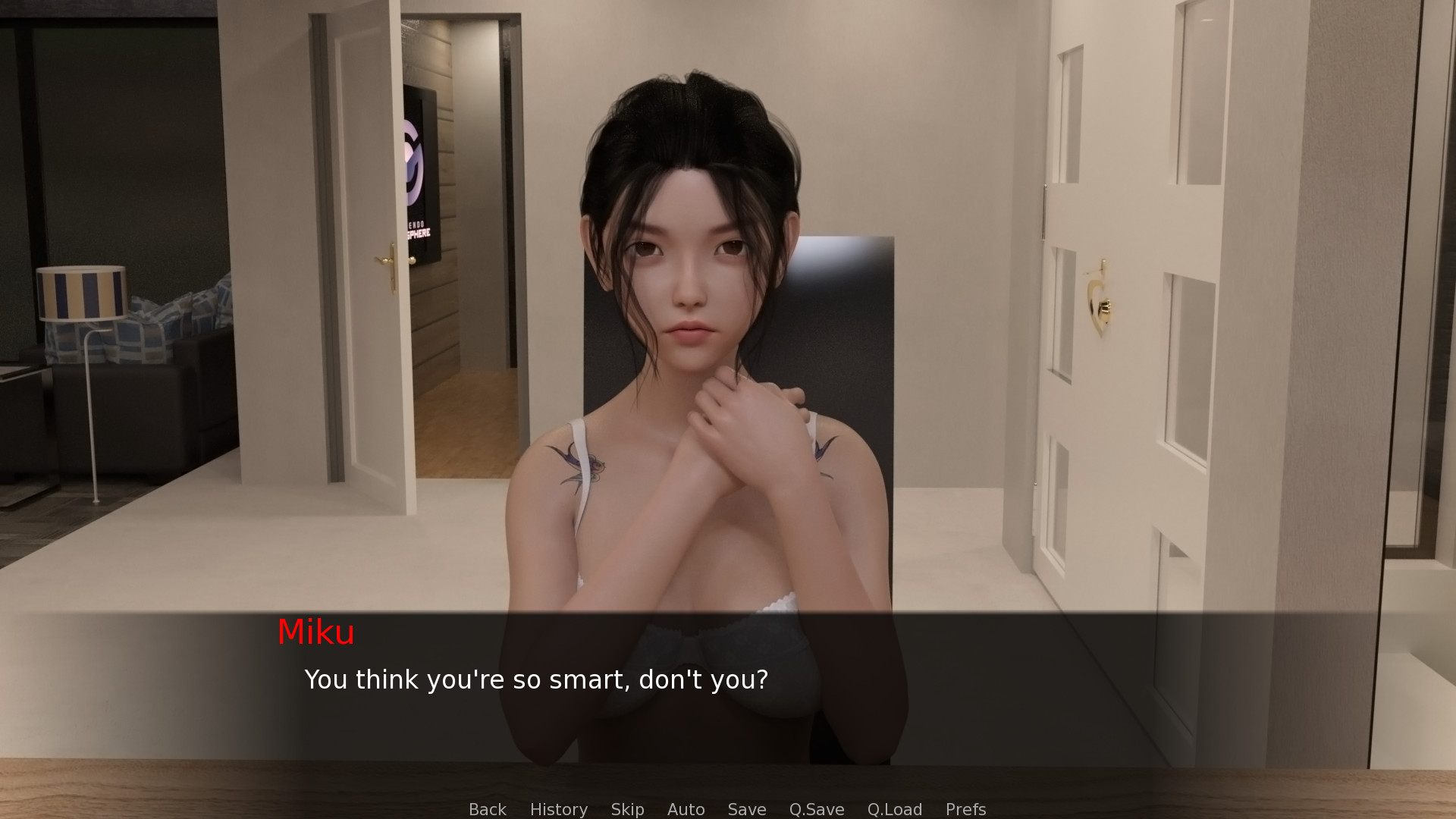Open the History screen
Viewport: 1456px width, 819px height.
pyautogui.click(x=558, y=809)
